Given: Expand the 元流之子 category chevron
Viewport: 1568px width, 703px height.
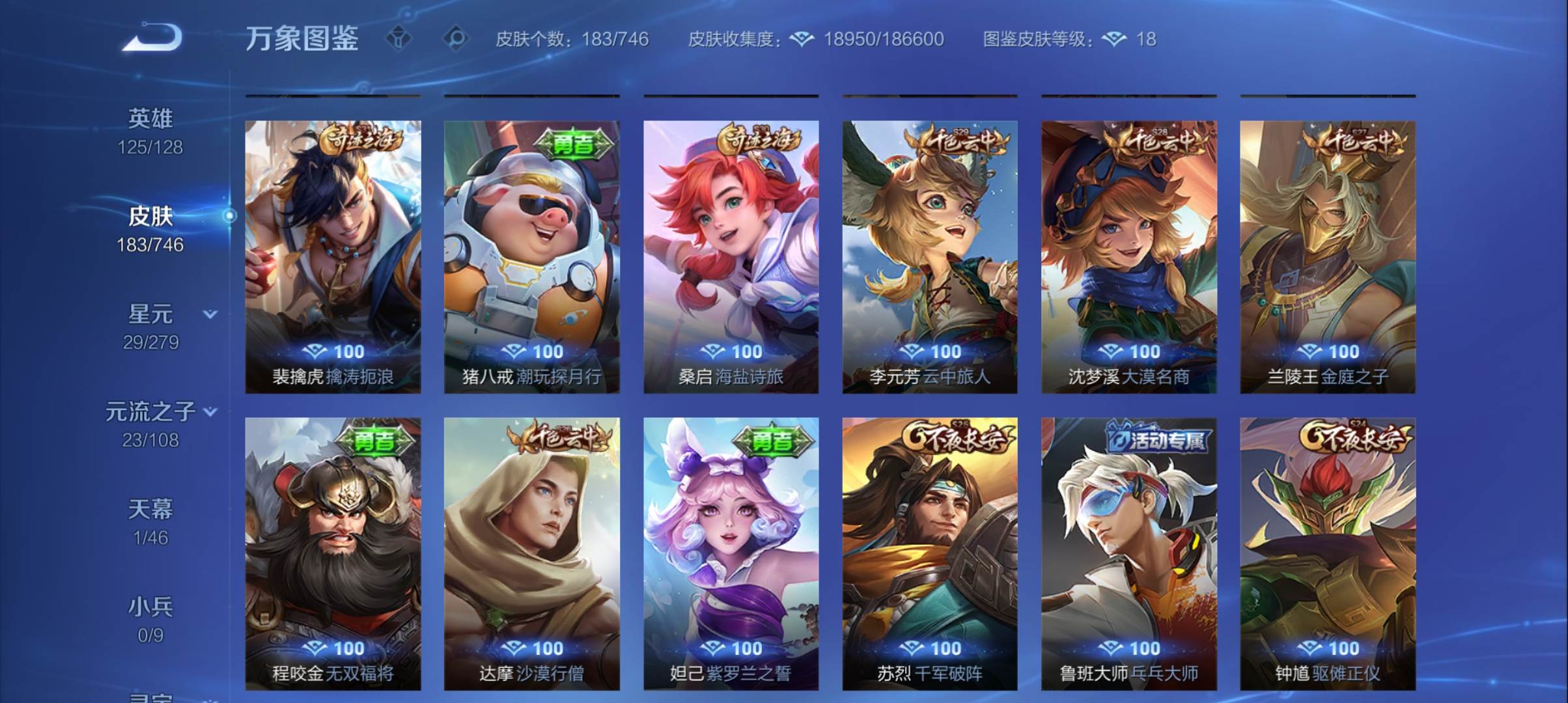Looking at the screenshot, I should coord(210,411).
